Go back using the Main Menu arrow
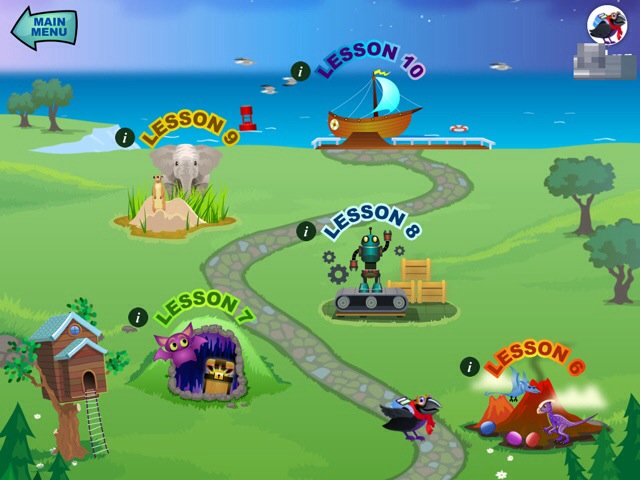 pyautogui.click(x=44, y=27)
